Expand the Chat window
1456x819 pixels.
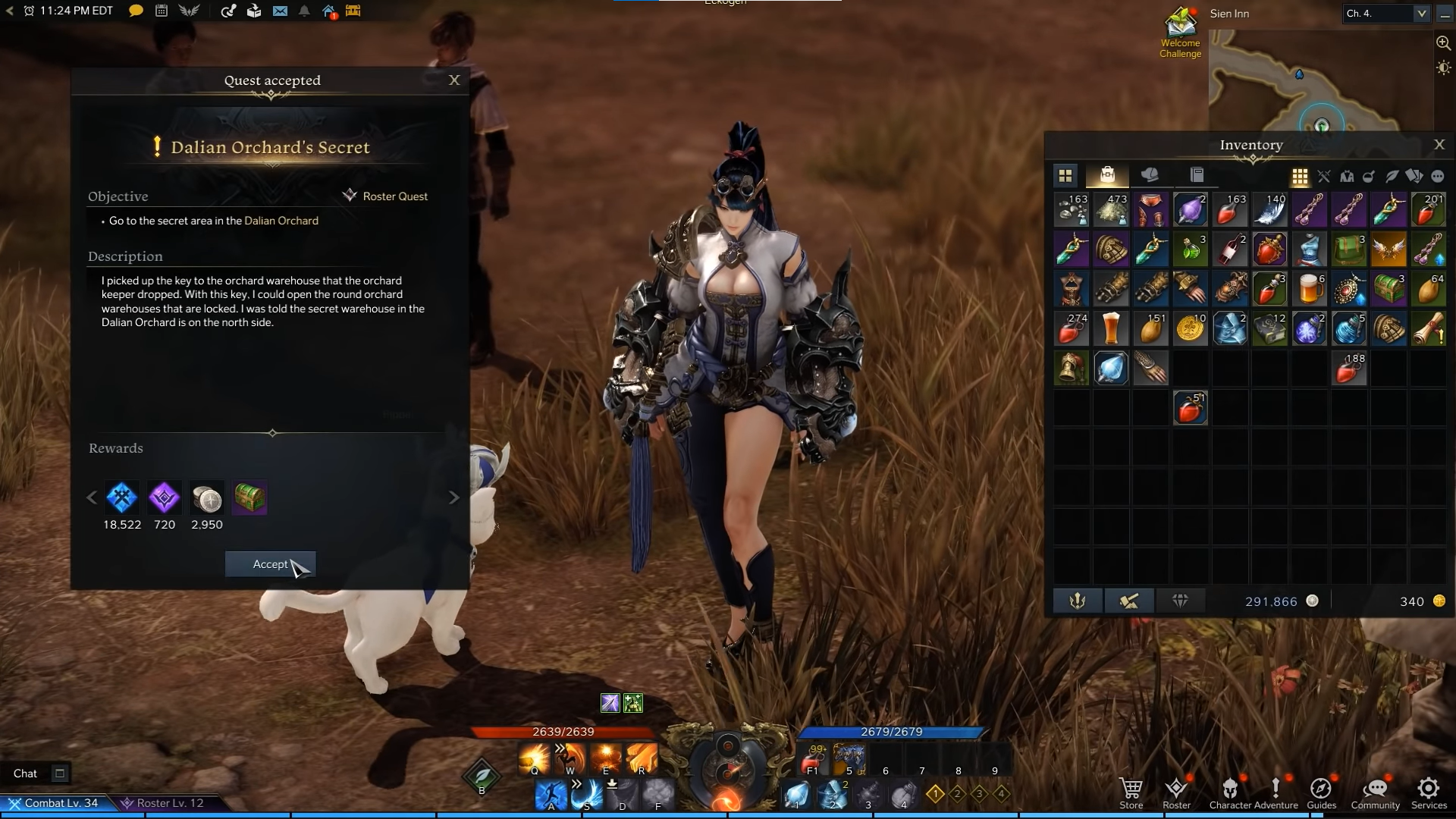click(x=59, y=773)
